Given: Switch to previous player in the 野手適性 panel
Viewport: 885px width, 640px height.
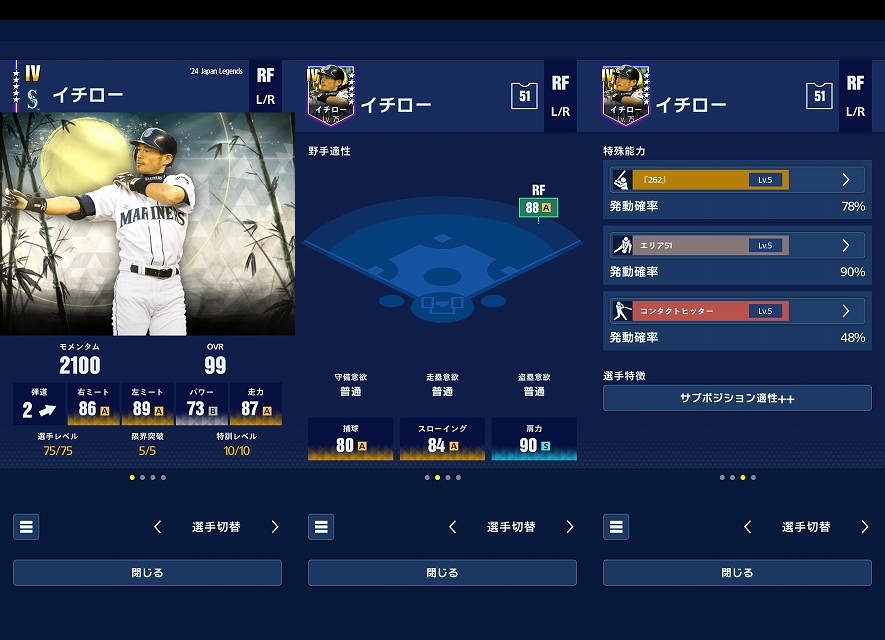Looking at the screenshot, I should tap(453, 527).
